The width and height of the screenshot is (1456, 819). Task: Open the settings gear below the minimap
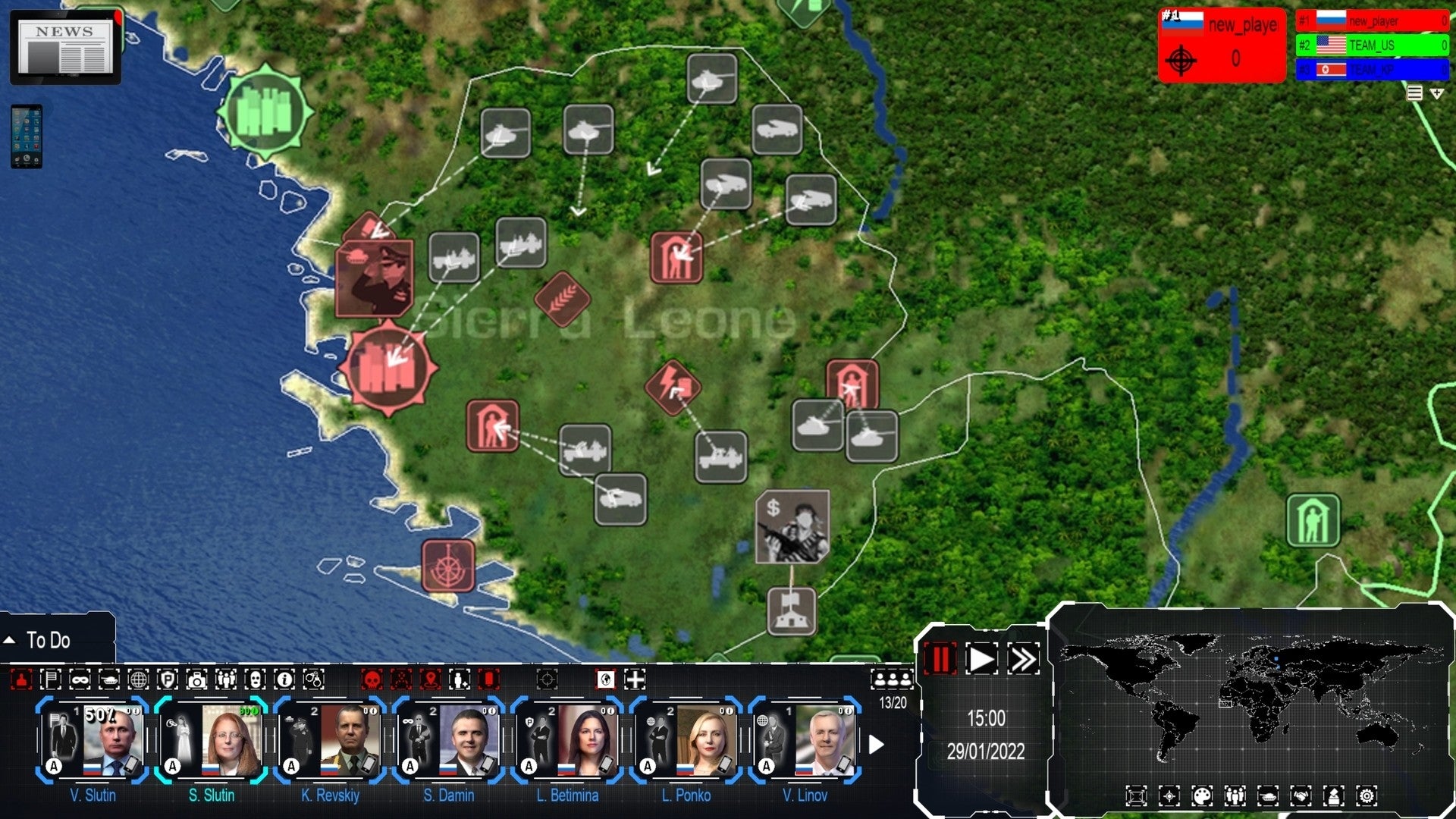point(1367,795)
